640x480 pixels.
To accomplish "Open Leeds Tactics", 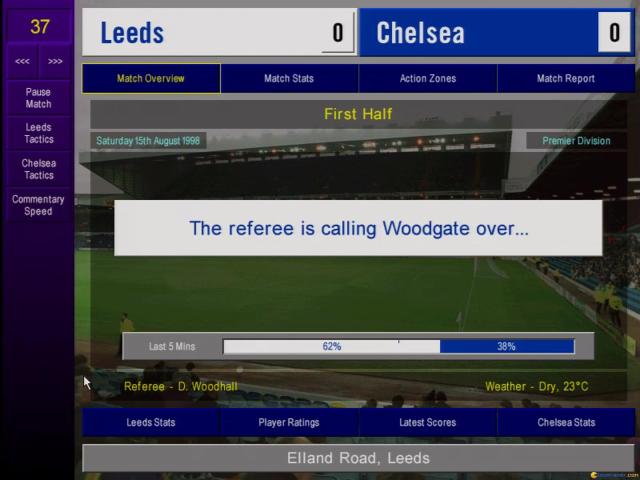I will coord(38,134).
